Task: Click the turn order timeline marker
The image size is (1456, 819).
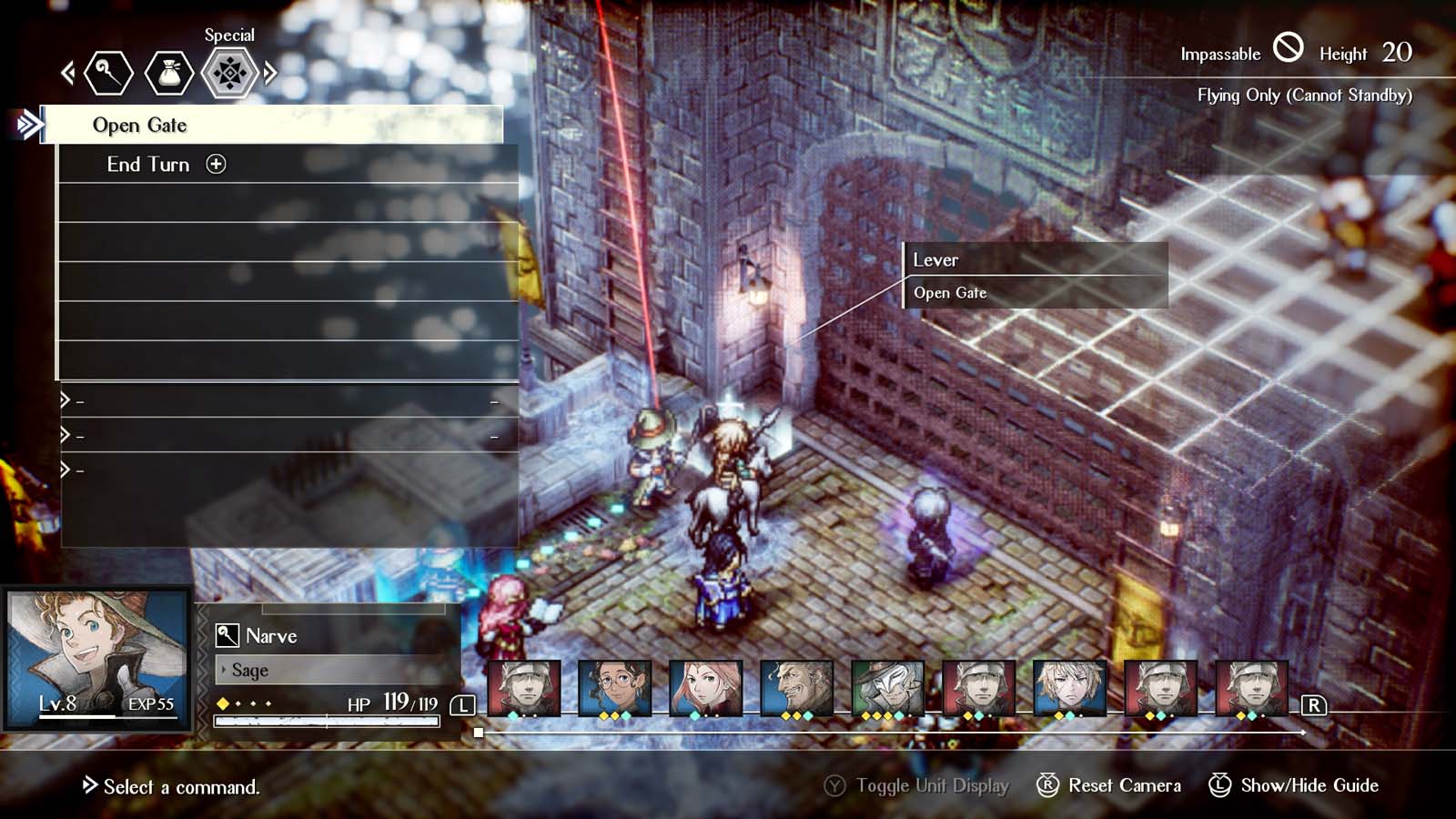Action: [x=480, y=731]
